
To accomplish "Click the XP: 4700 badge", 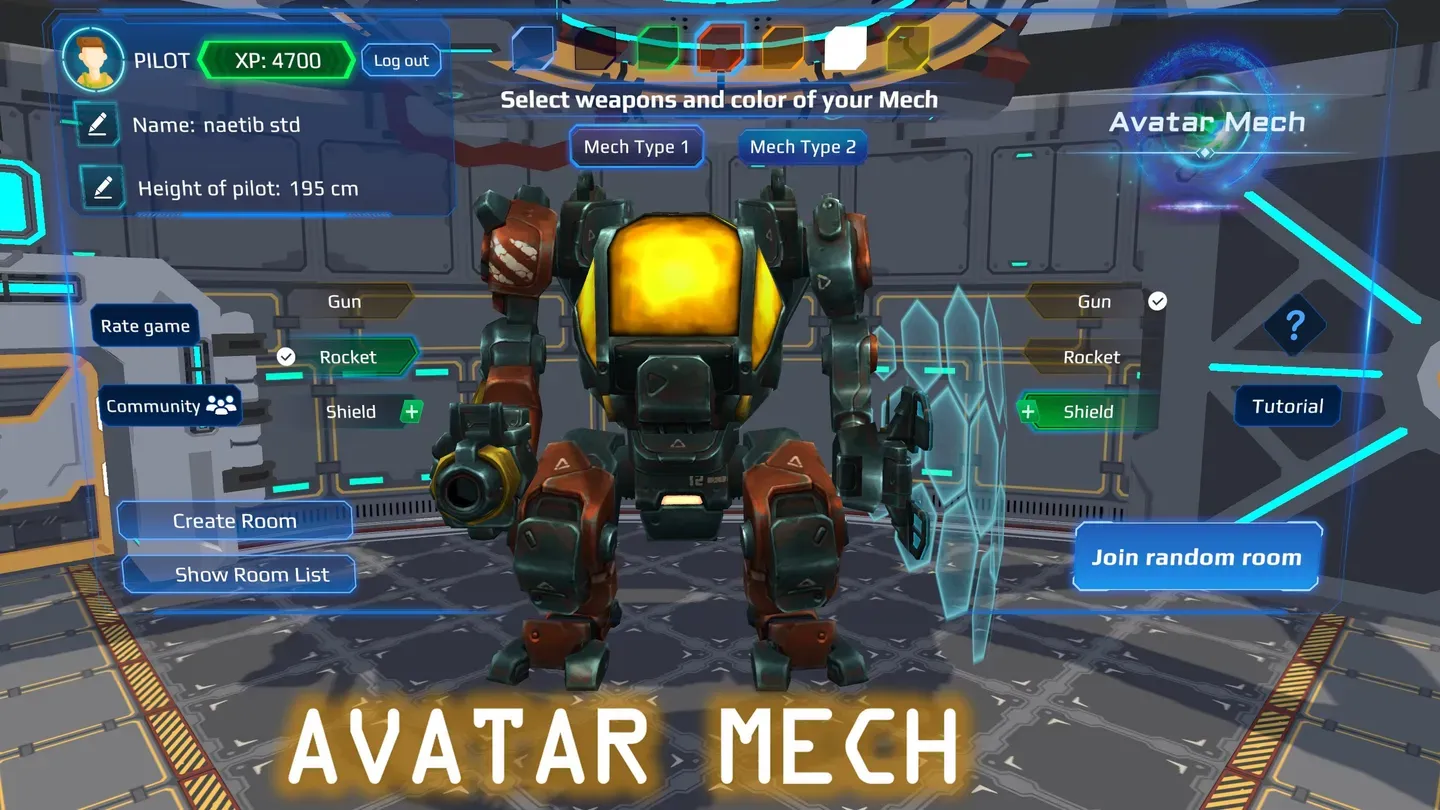I will 276,60.
